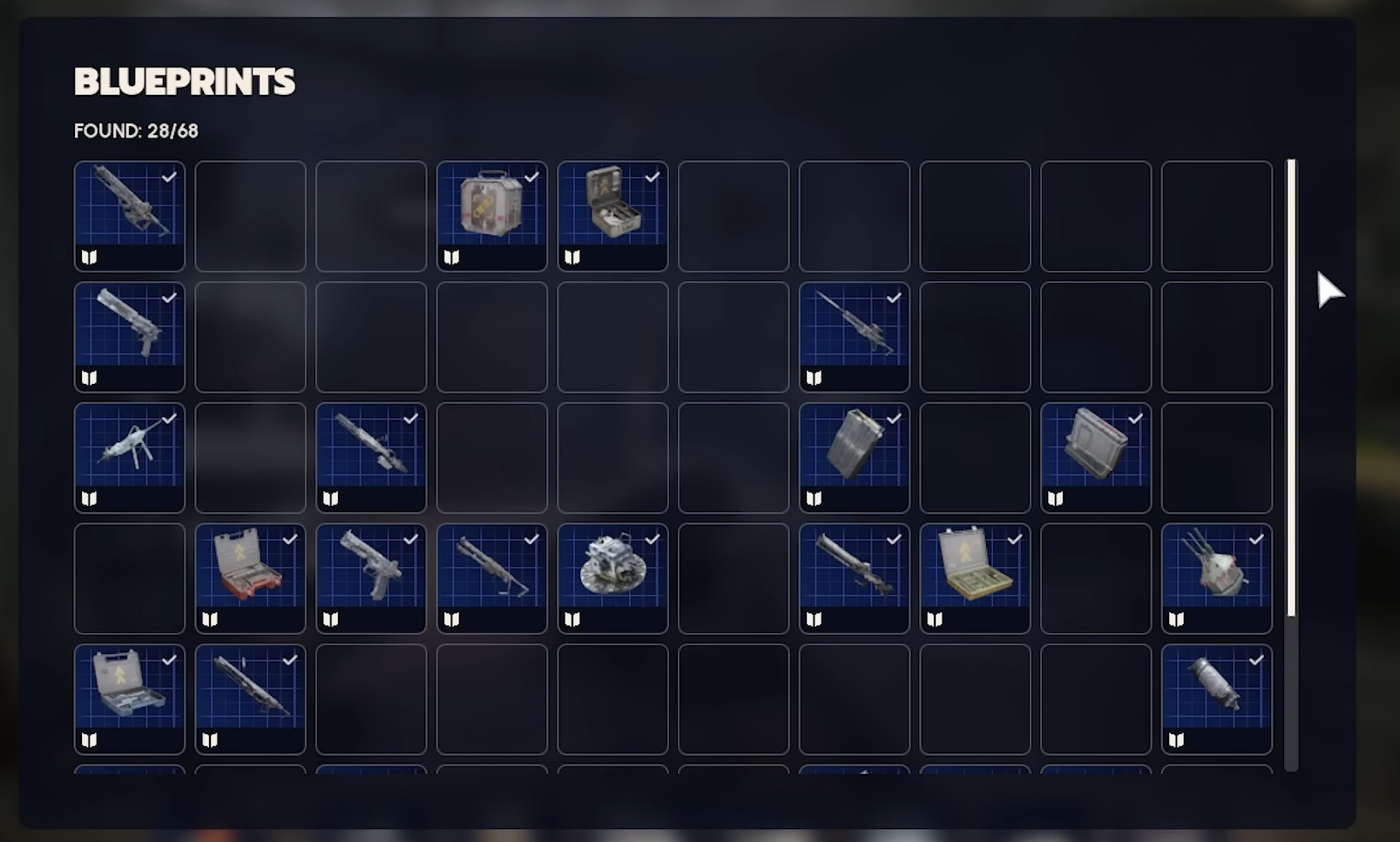Open the book icon below the suppressor canister blueprint
The image size is (1400, 842).
[1177, 740]
